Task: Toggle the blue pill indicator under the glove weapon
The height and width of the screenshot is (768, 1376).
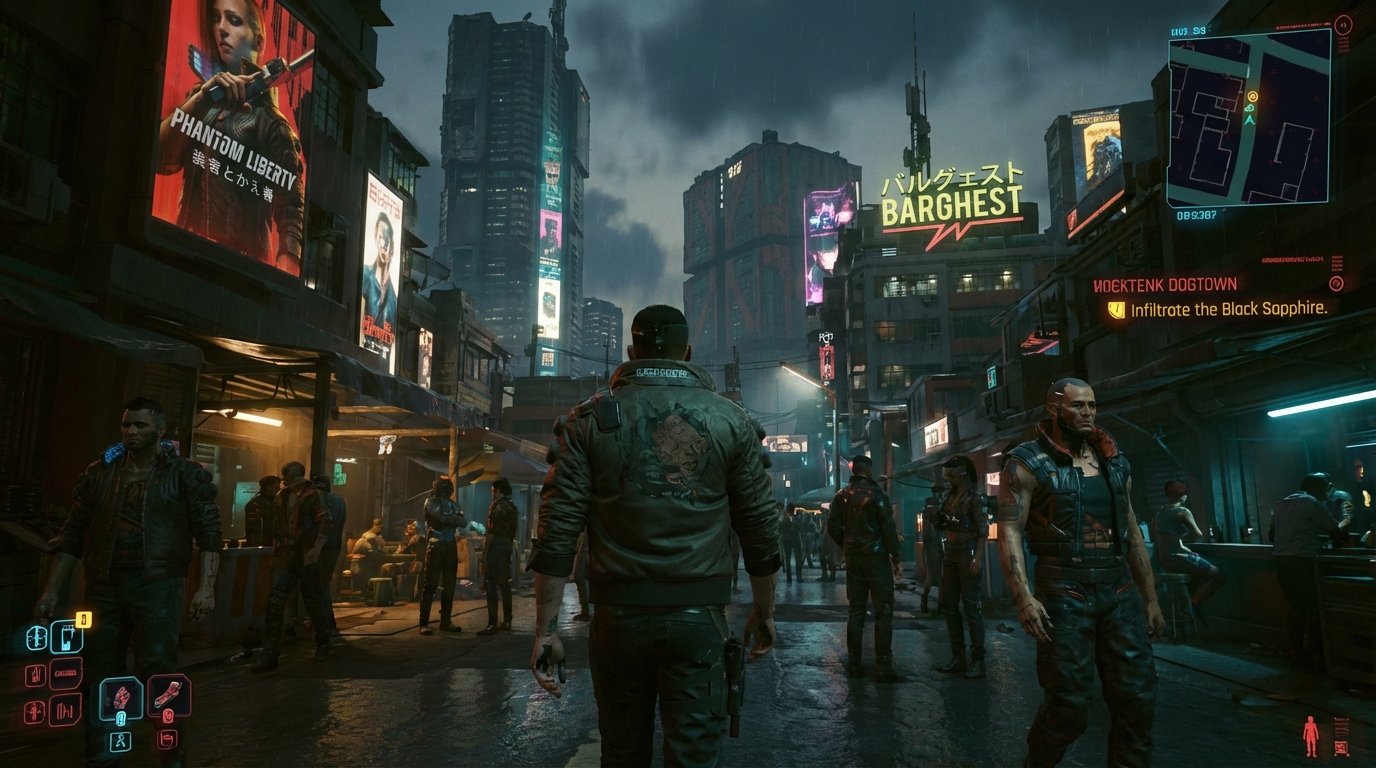Action: [x=122, y=717]
